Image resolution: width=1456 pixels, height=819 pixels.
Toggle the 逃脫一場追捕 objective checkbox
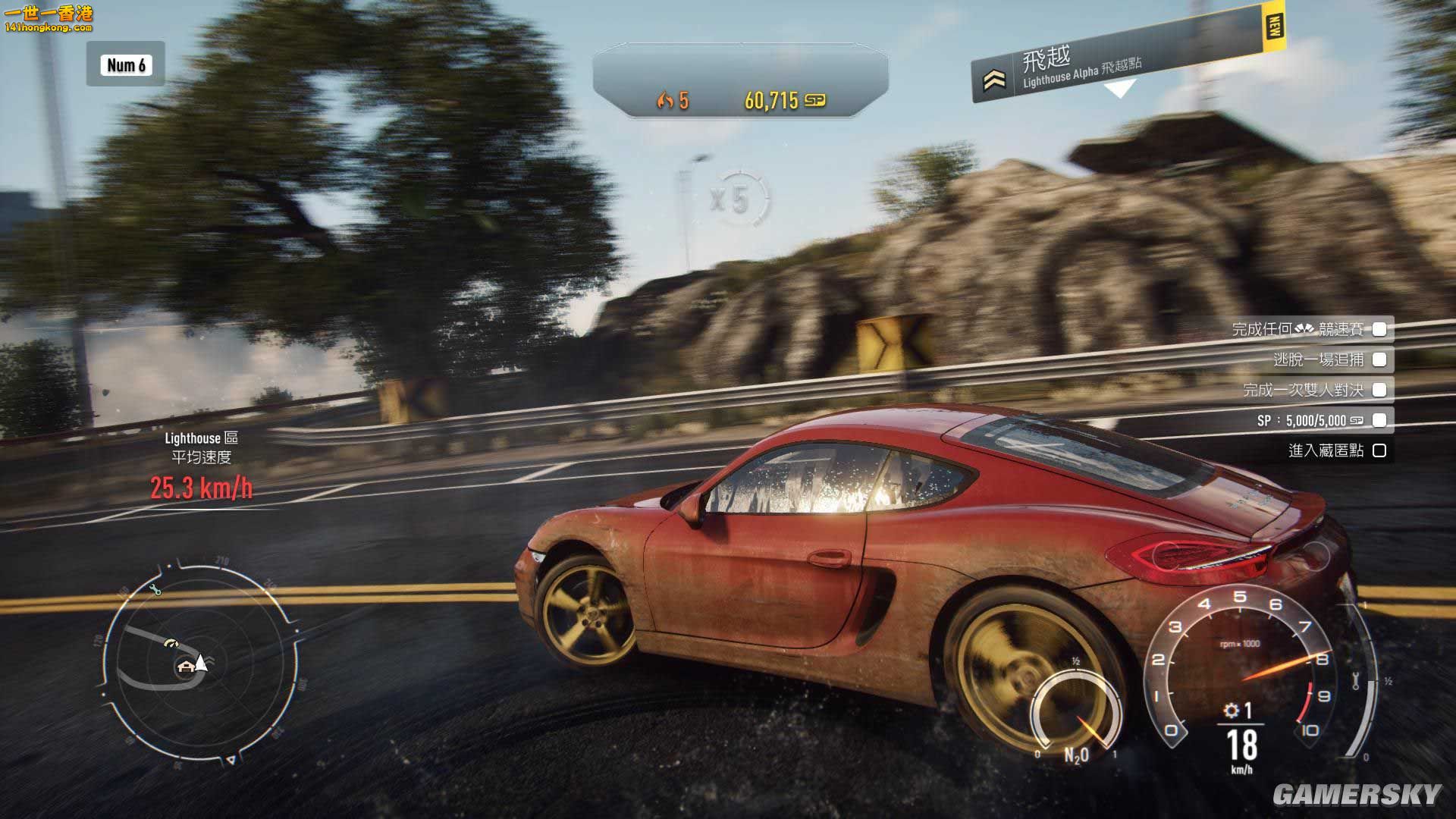pyautogui.click(x=1379, y=359)
